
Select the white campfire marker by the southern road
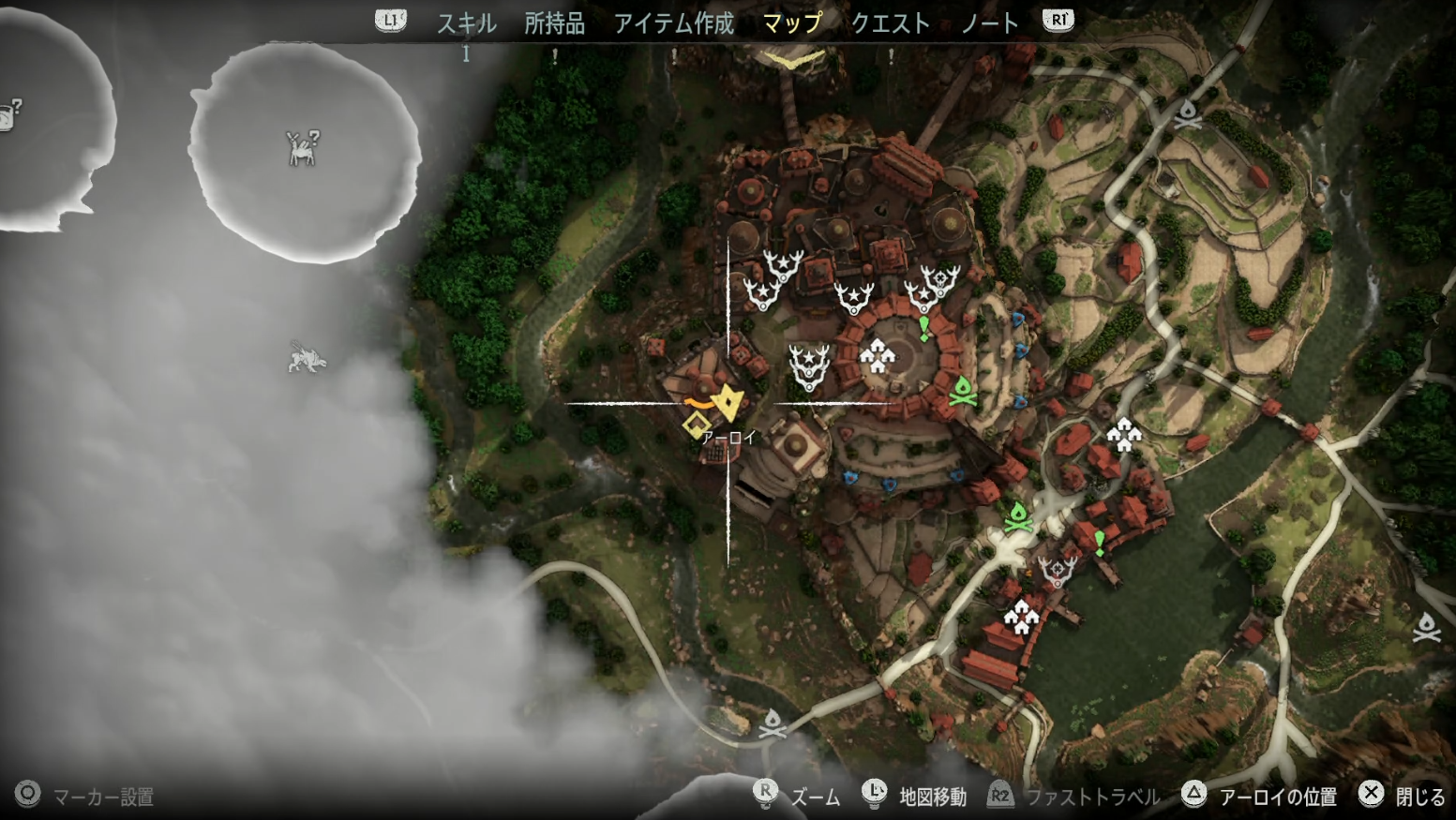tap(772, 723)
